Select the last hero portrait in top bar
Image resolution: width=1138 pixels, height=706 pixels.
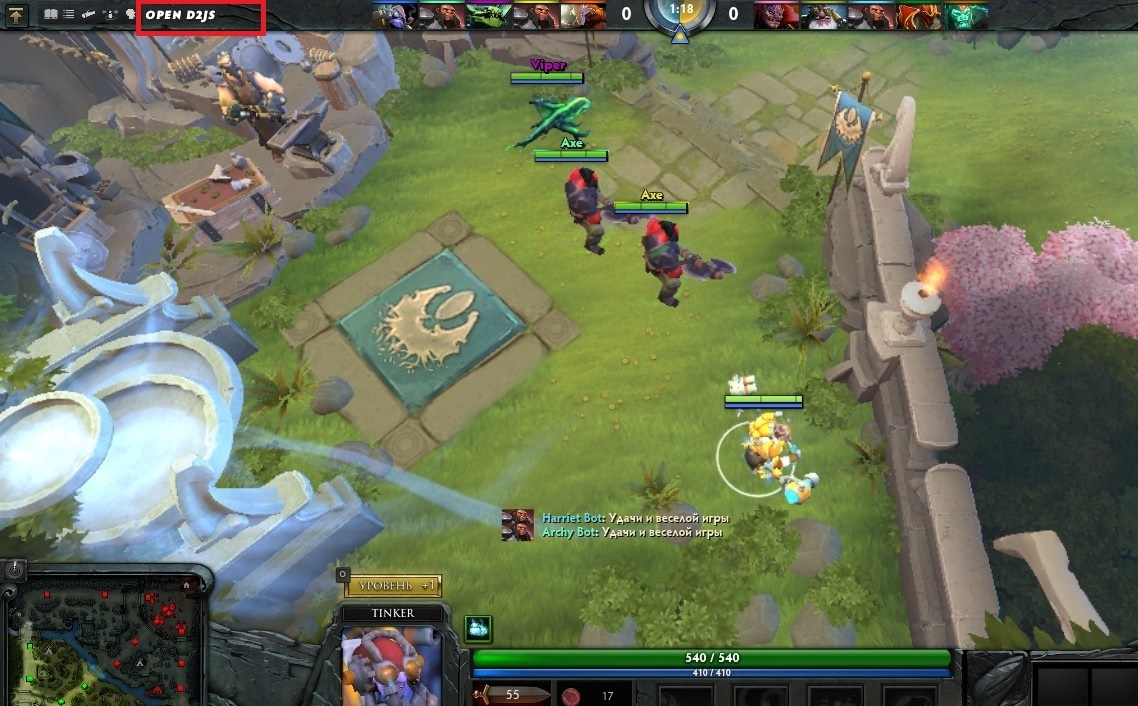[x=965, y=15]
